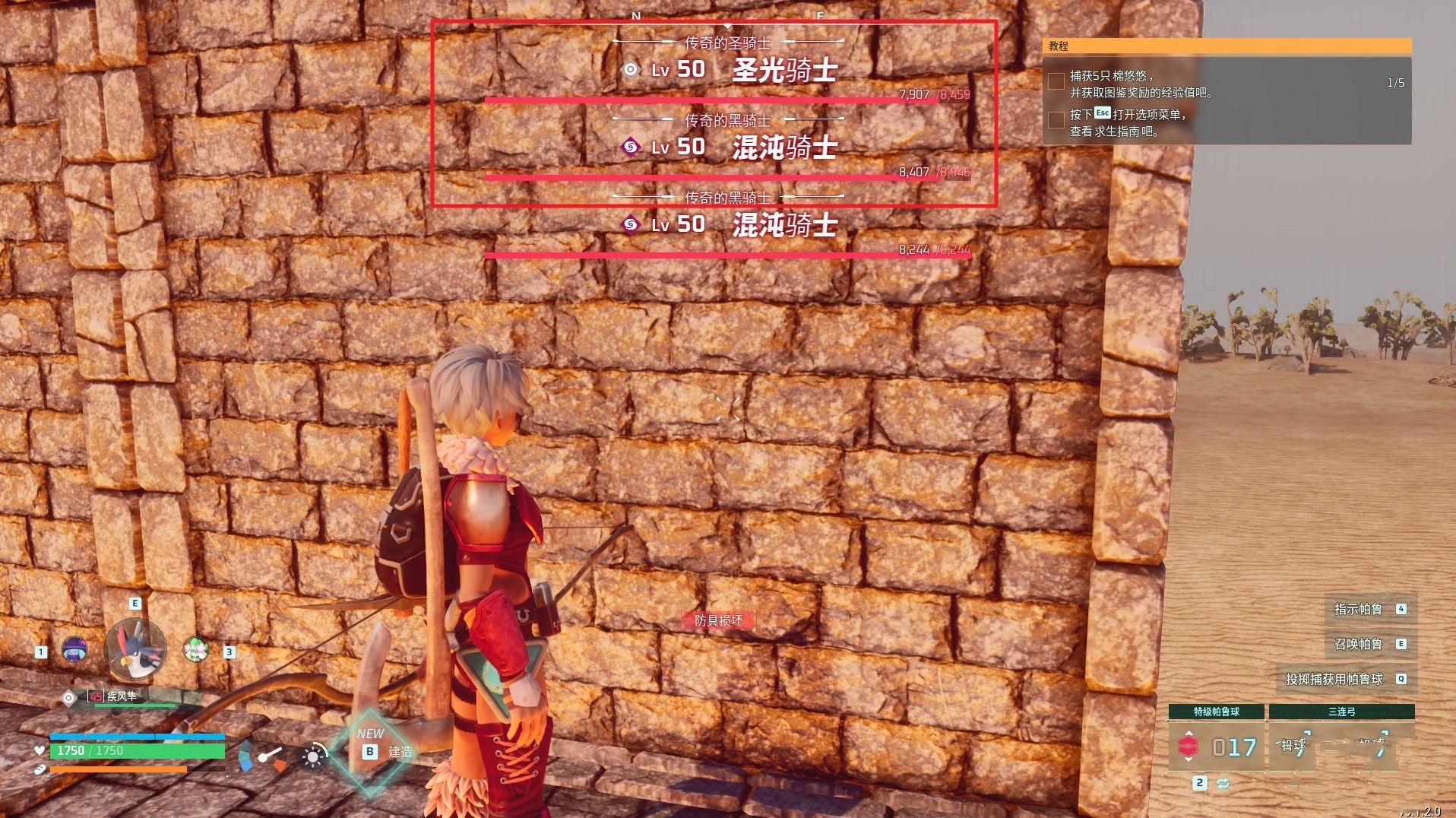Tick the 捕获5只棉悠悠 tutorial checkbox
The height and width of the screenshot is (818, 1456).
[1056, 81]
